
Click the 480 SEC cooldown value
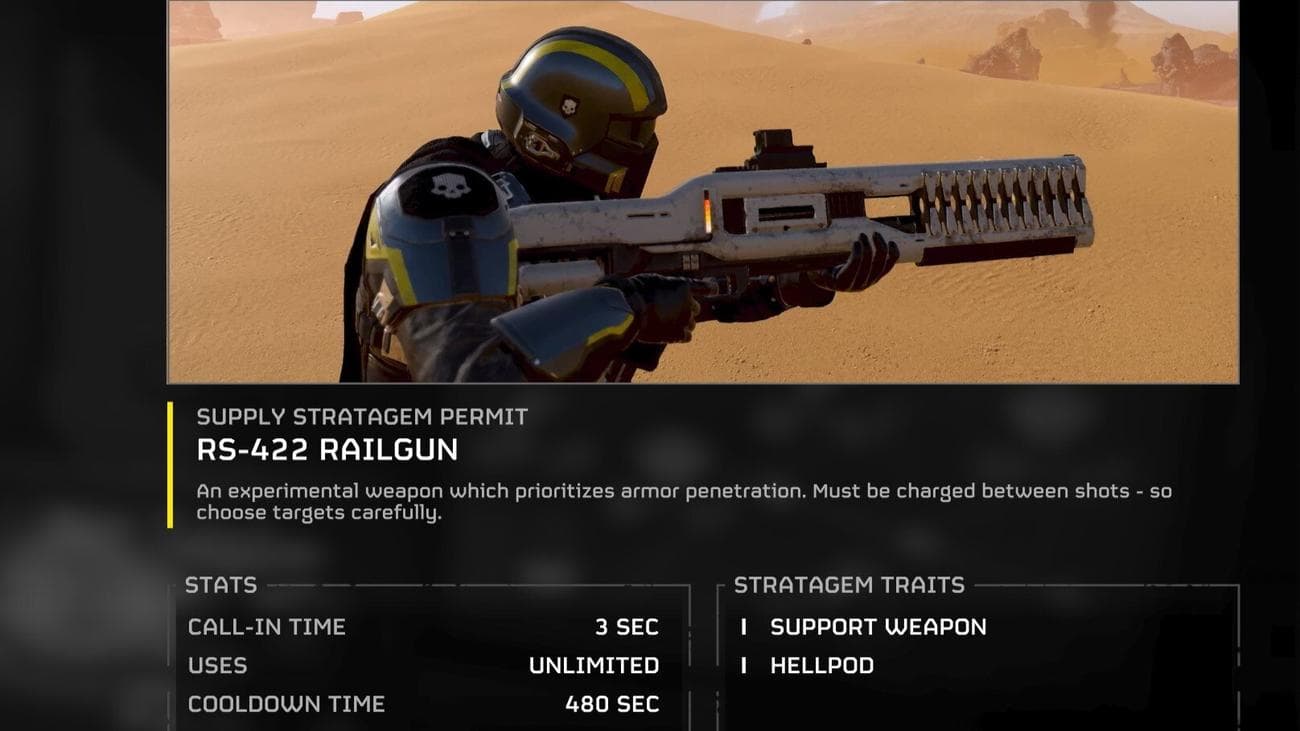click(614, 703)
